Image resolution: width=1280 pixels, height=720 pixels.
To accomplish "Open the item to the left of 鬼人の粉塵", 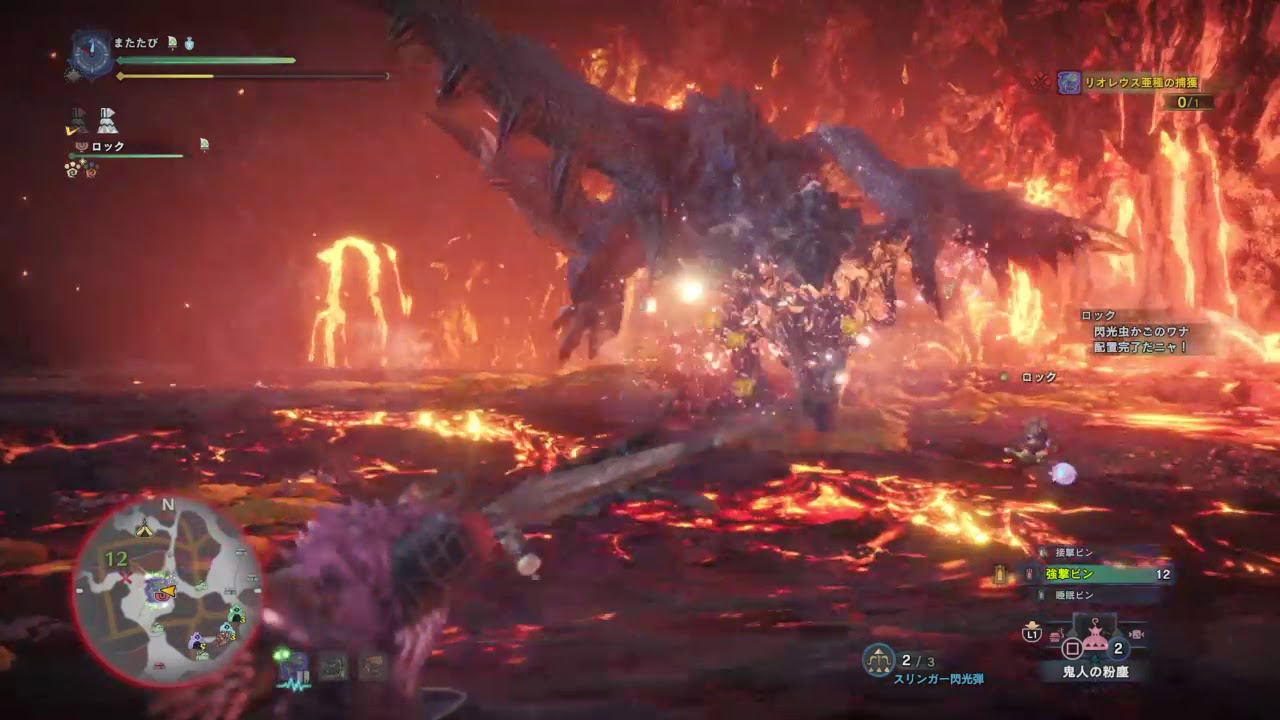I will [x=1056, y=634].
